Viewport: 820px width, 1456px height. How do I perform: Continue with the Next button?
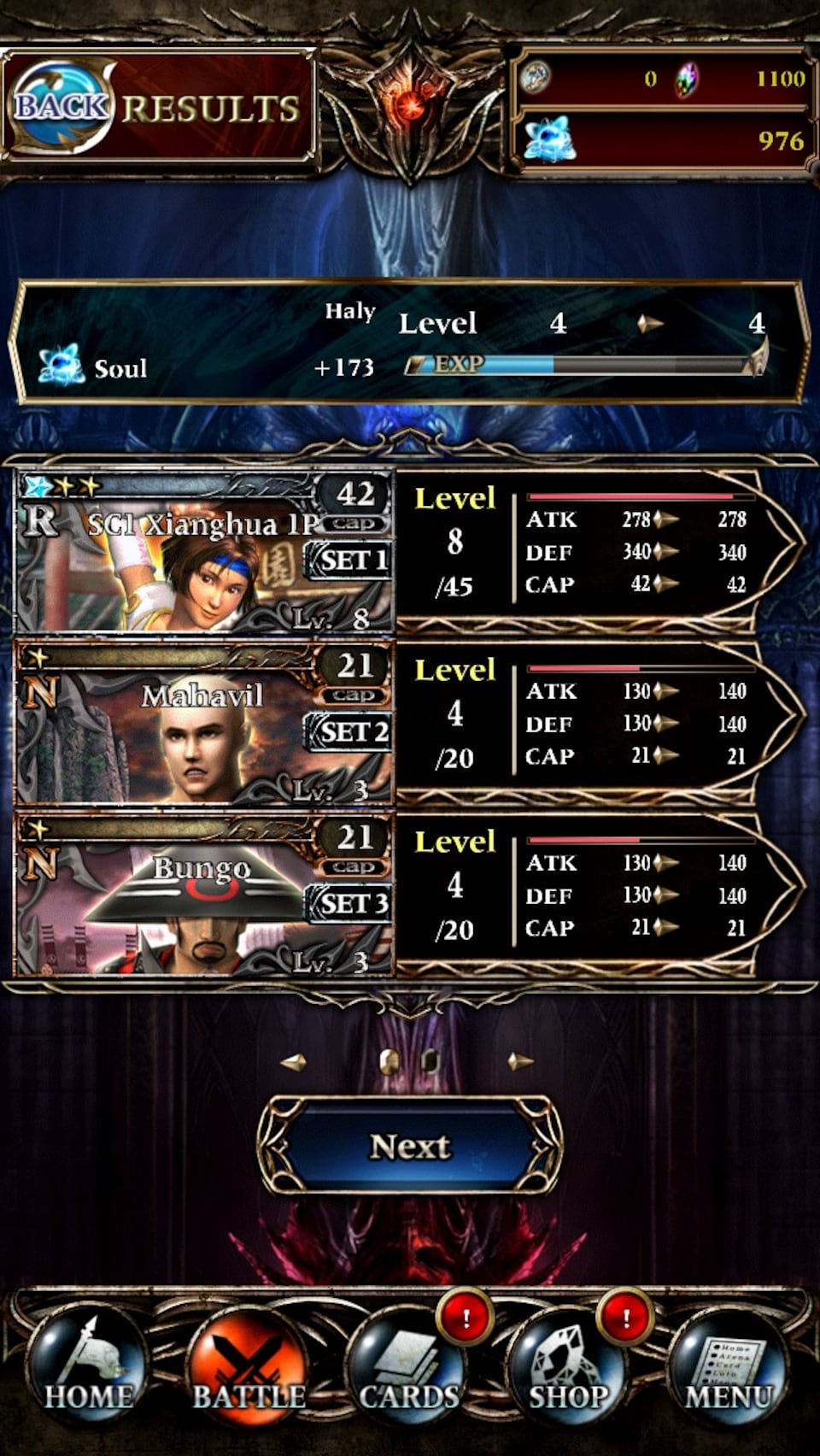tap(410, 1146)
